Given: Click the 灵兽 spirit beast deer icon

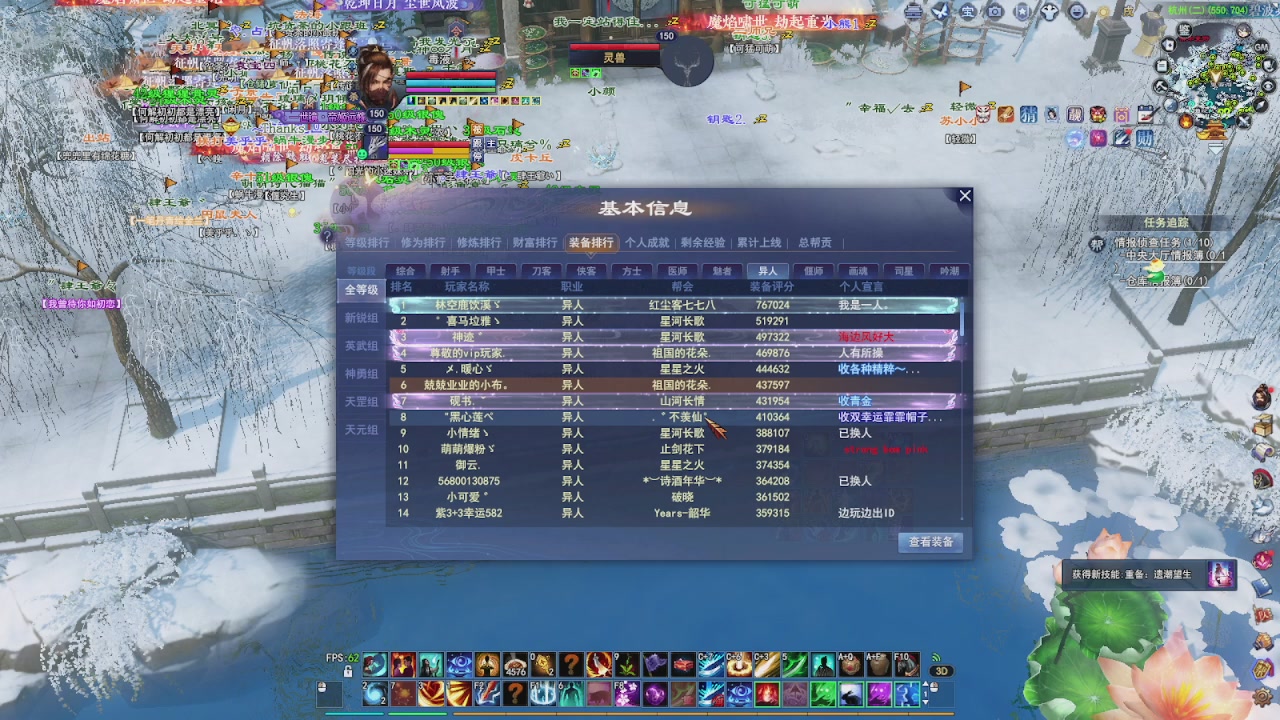Looking at the screenshot, I should pyautogui.click(x=687, y=62).
